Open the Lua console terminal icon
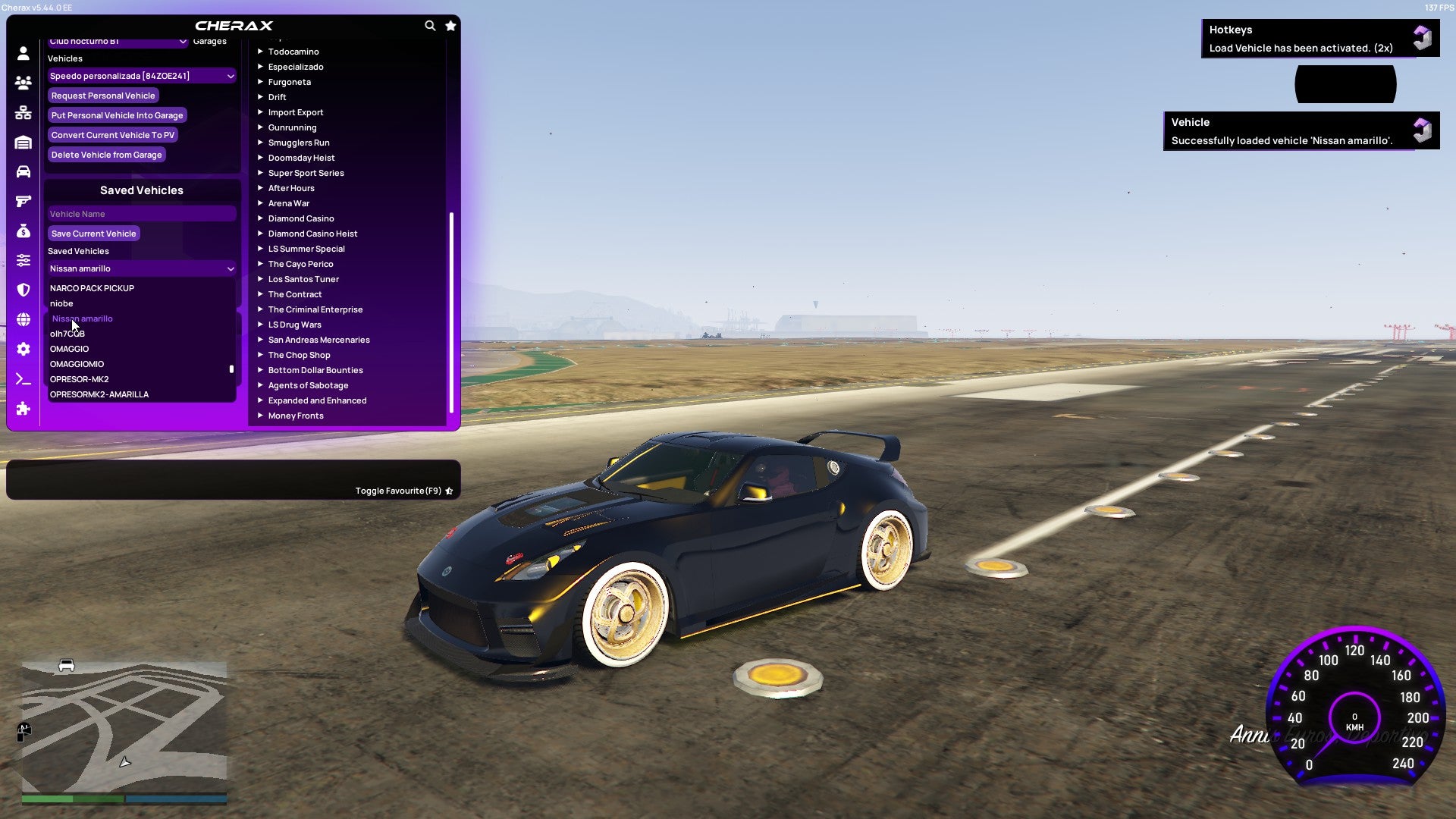Viewport: 1456px width, 819px height. click(x=23, y=379)
